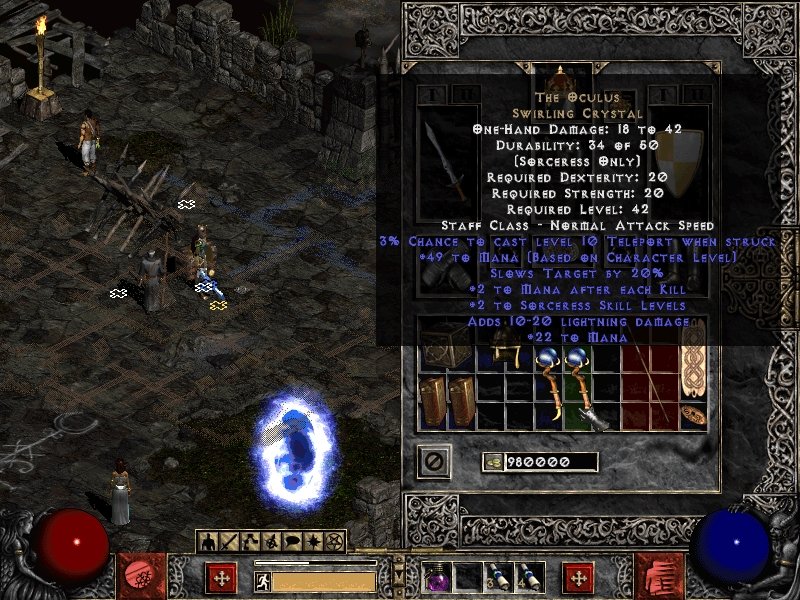Click the gold coins button
Screen dimensions: 800x600
tap(492, 462)
